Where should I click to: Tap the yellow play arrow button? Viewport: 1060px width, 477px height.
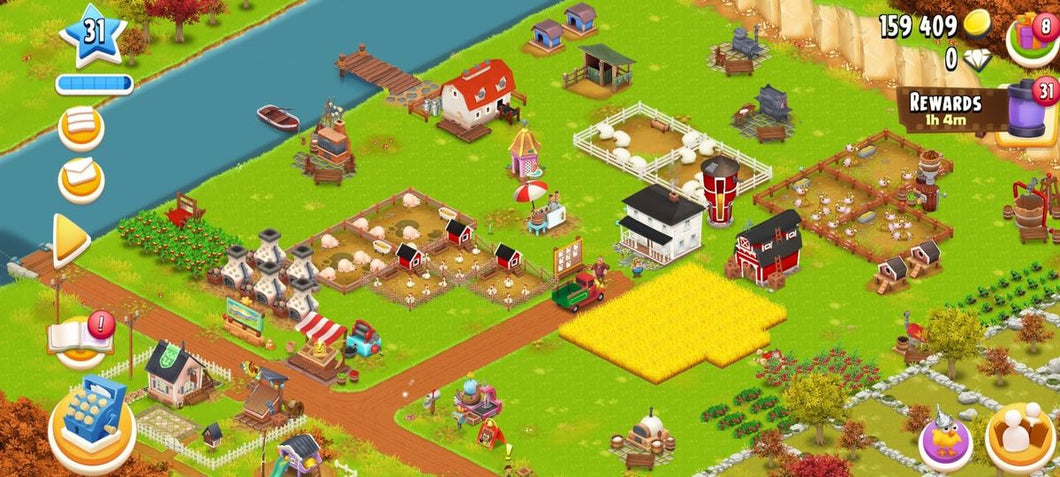[x=71, y=240]
